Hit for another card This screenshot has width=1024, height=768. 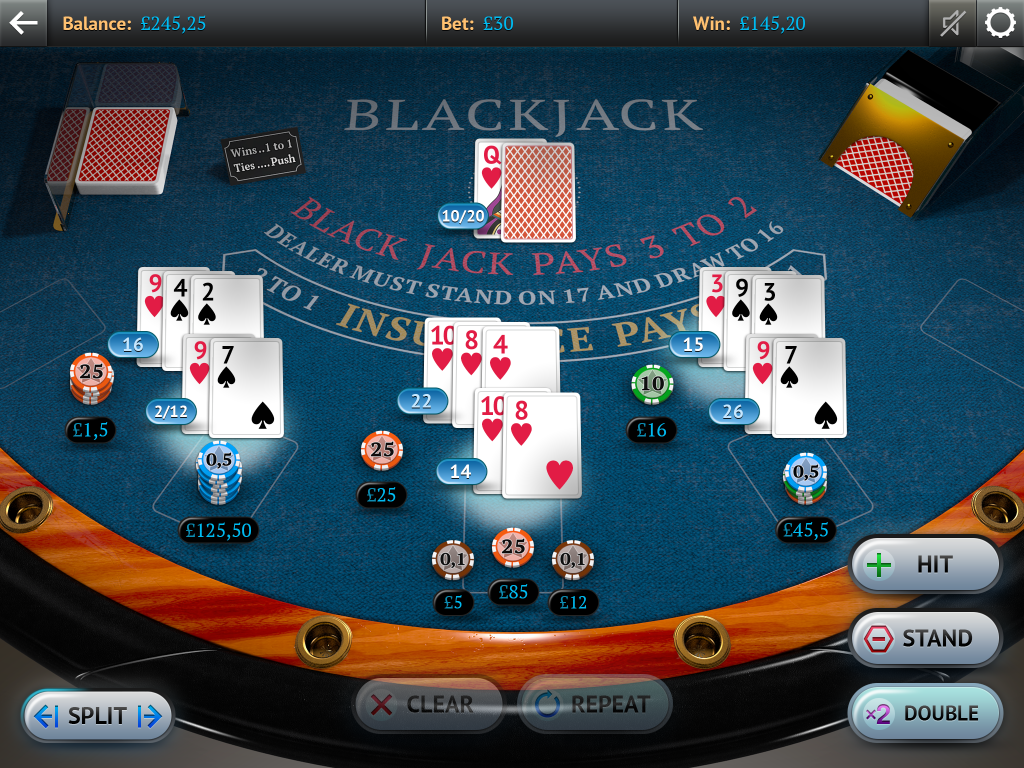tap(925, 565)
